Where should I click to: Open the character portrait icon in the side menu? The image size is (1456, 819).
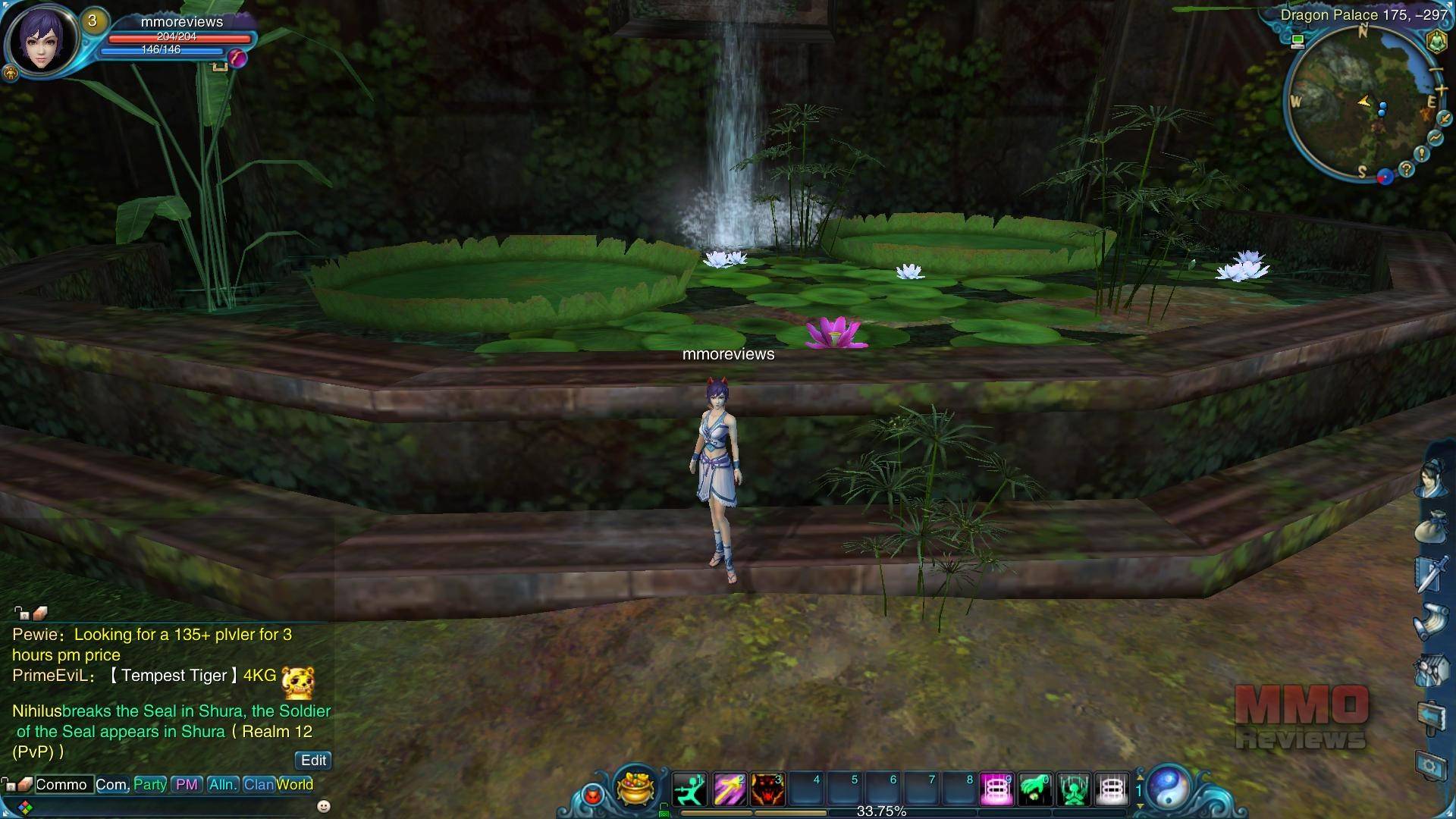(x=1432, y=478)
